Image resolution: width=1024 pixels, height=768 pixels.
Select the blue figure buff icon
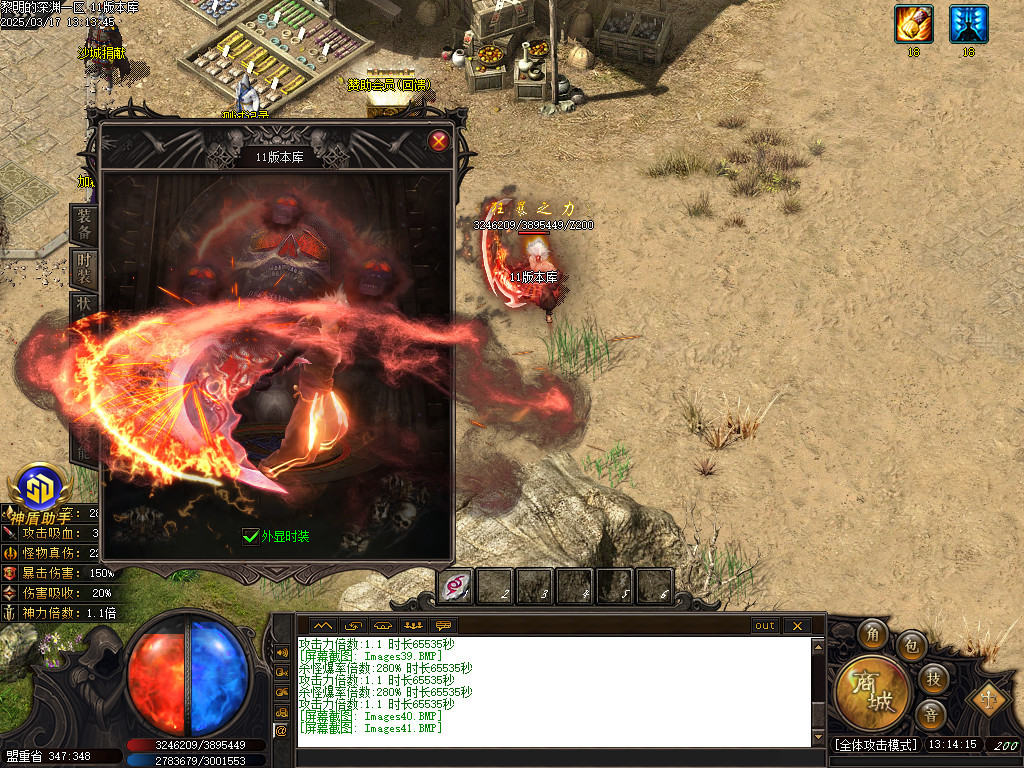pos(968,24)
